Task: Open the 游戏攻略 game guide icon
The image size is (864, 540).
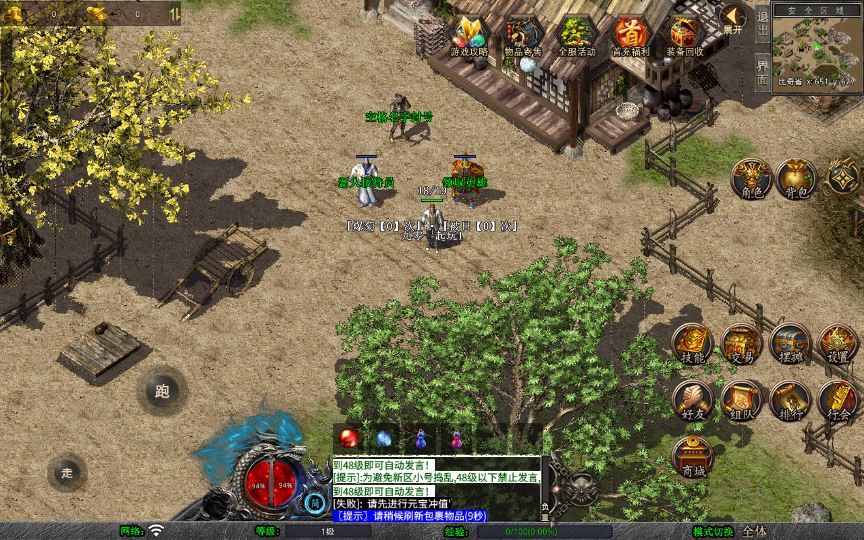Action: click(x=469, y=35)
